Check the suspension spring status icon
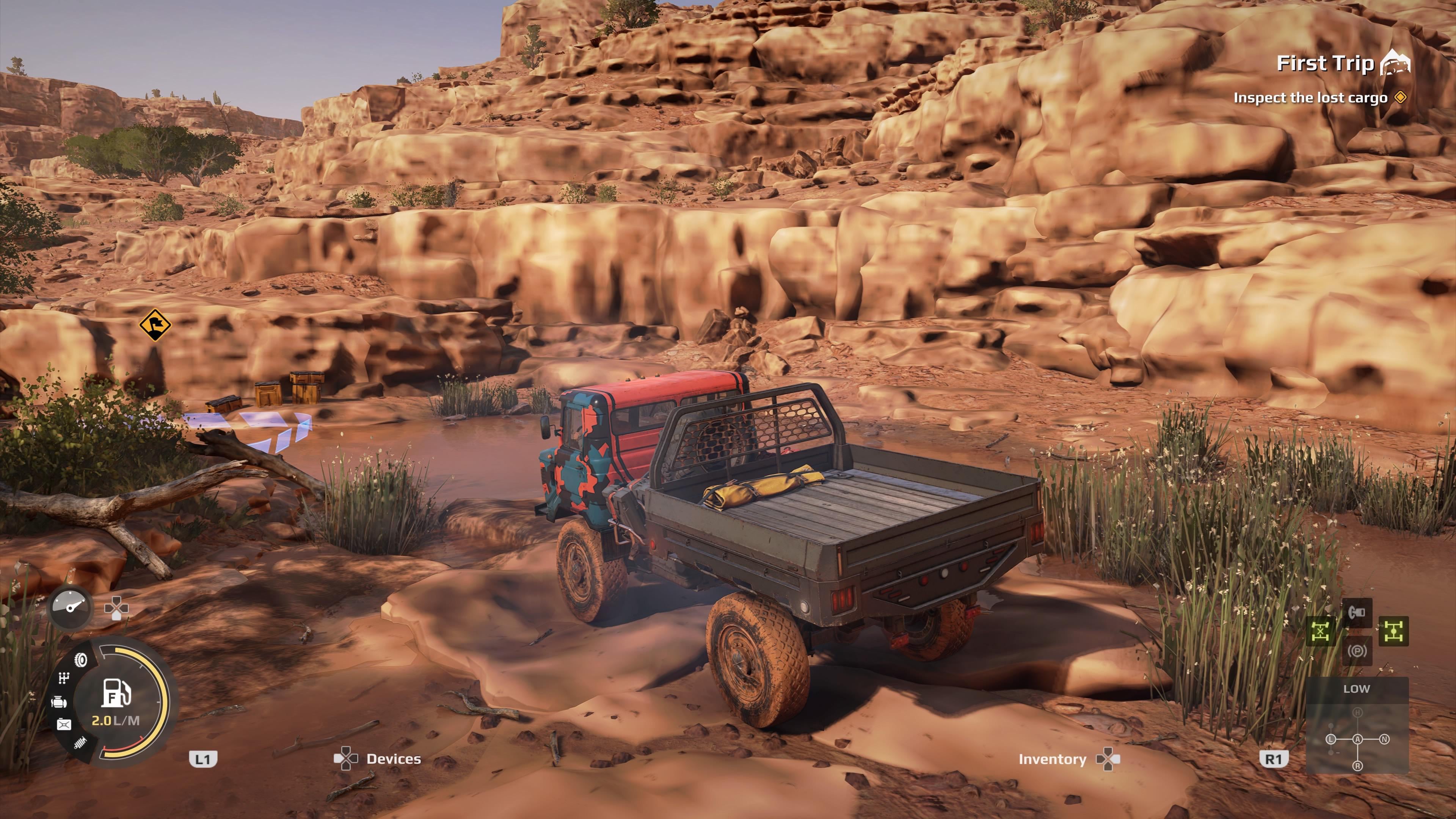This screenshot has height=819, width=1456. pyautogui.click(x=80, y=743)
